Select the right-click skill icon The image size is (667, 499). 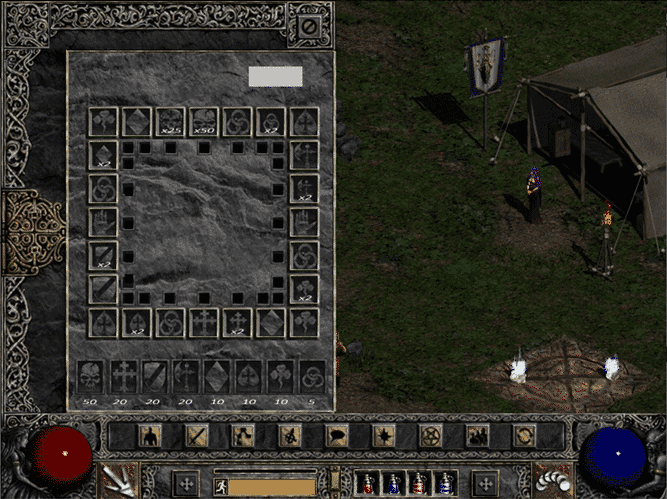coord(552,481)
